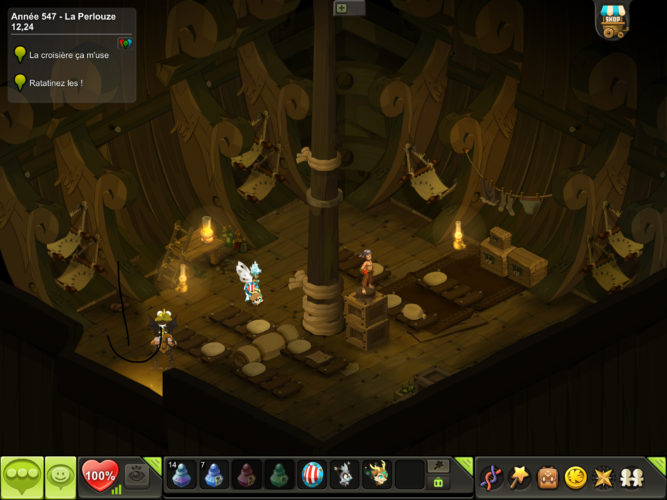The image size is (667, 500).
Task: Open the chat speech bubbles button
Action: (22, 476)
